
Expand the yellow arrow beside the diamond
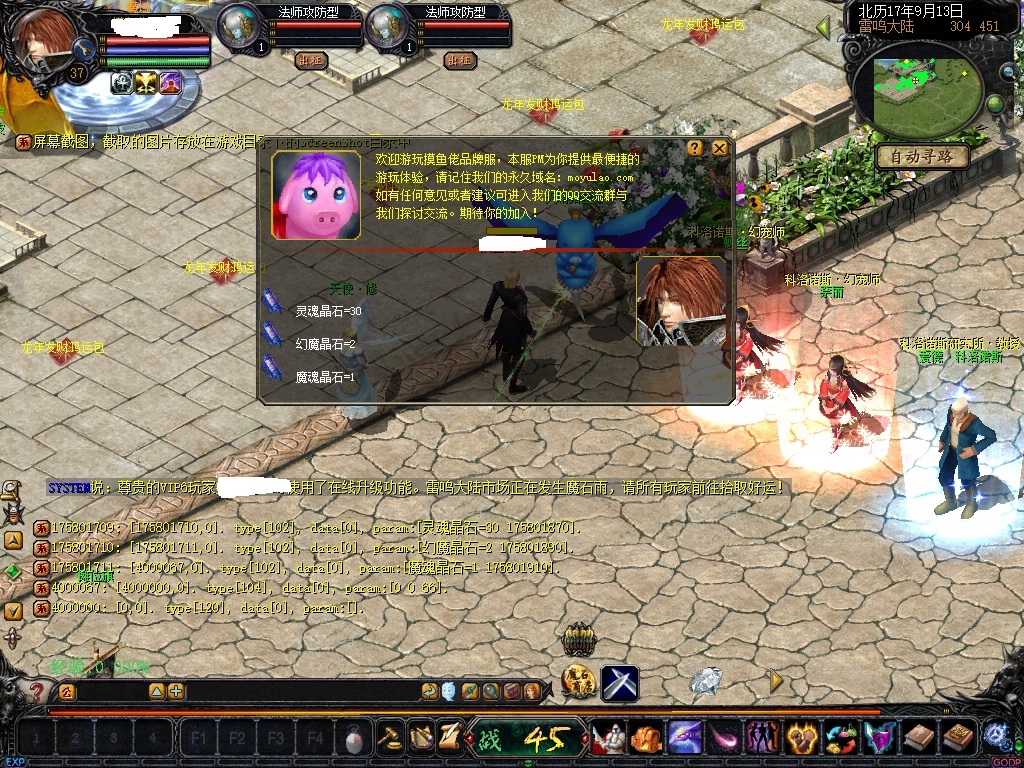(x=775, y=682)
